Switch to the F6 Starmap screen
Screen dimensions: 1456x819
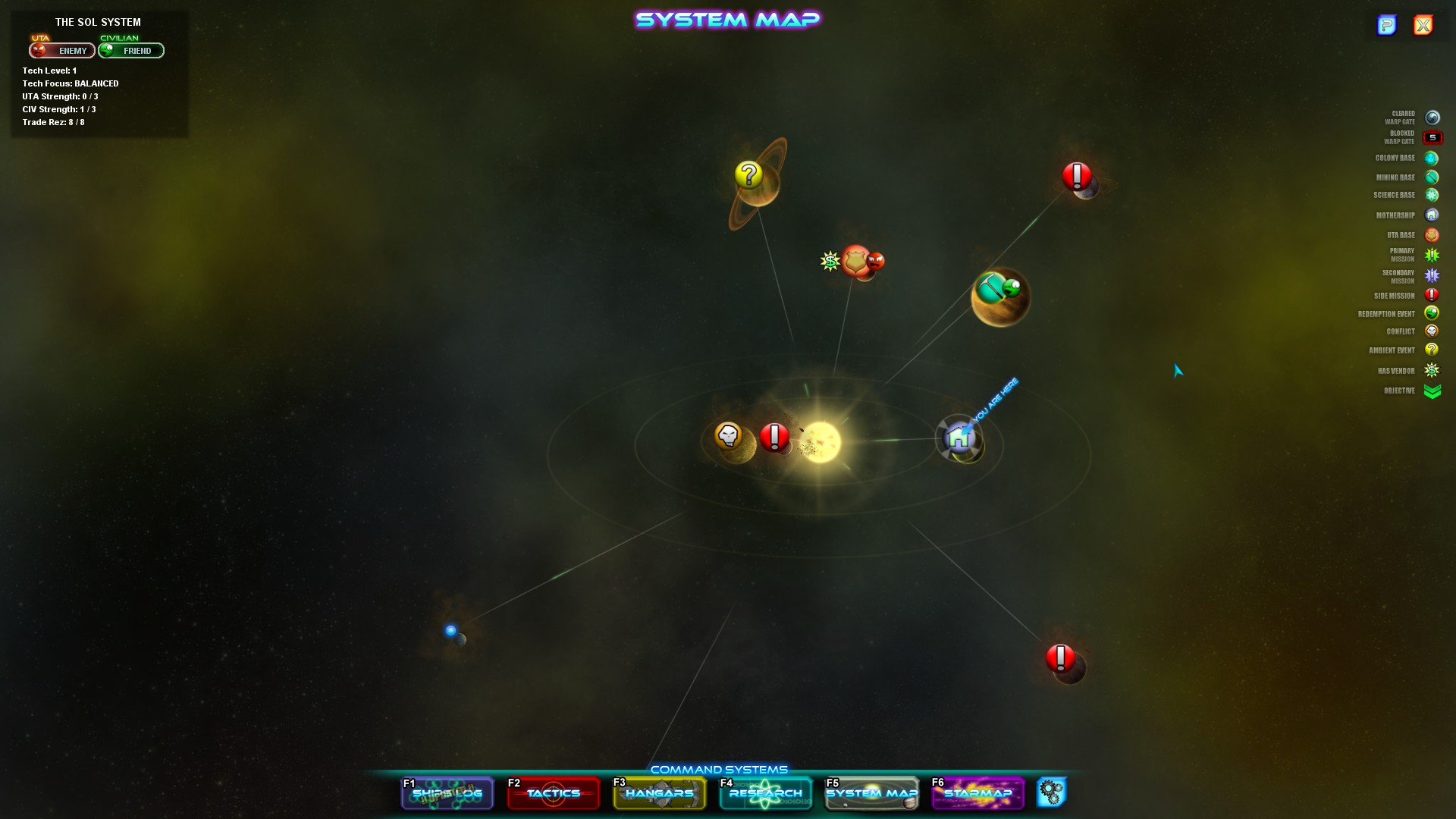tap(977, 793)
